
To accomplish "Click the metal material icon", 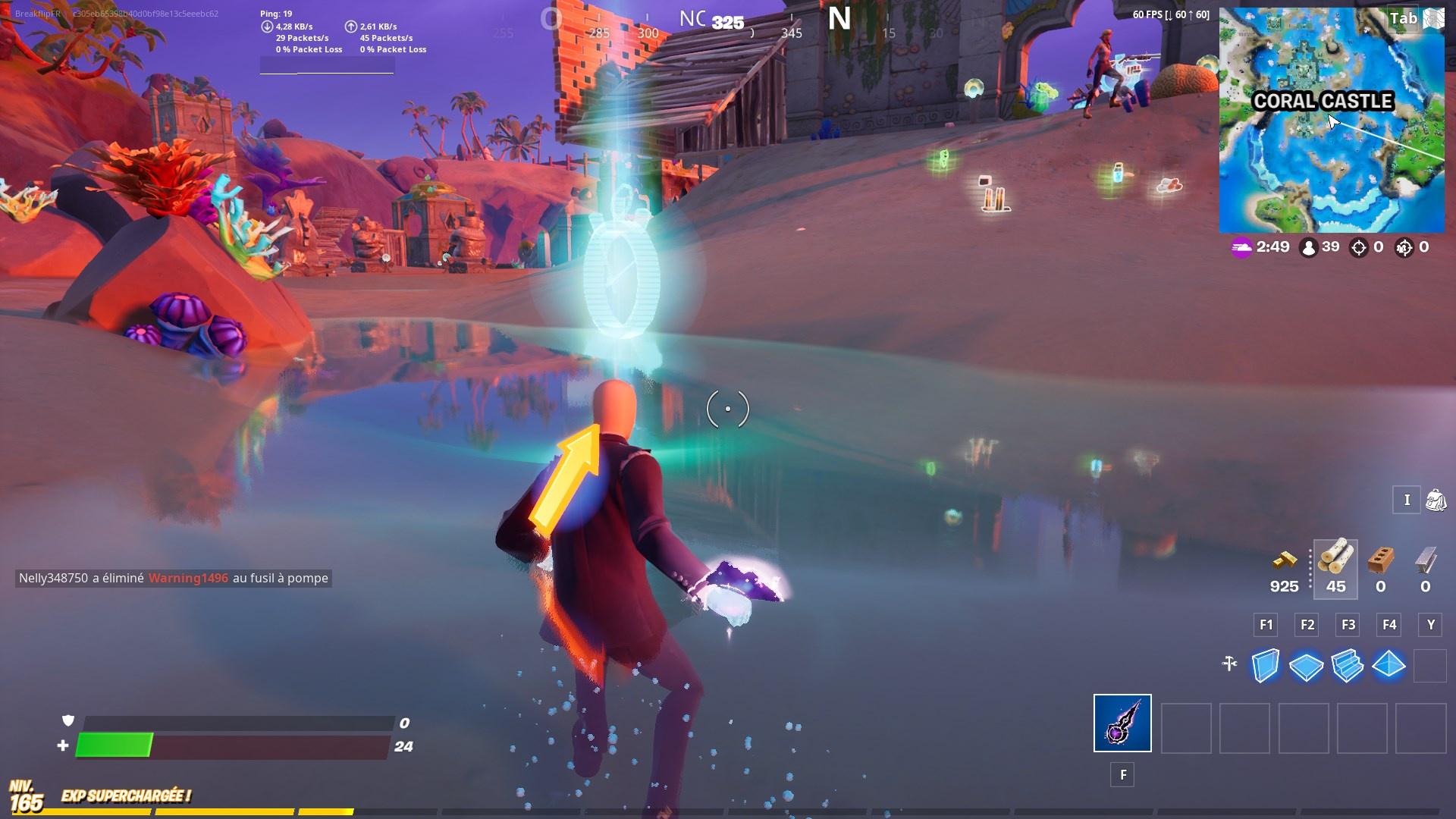I will tap(1425, 561).
